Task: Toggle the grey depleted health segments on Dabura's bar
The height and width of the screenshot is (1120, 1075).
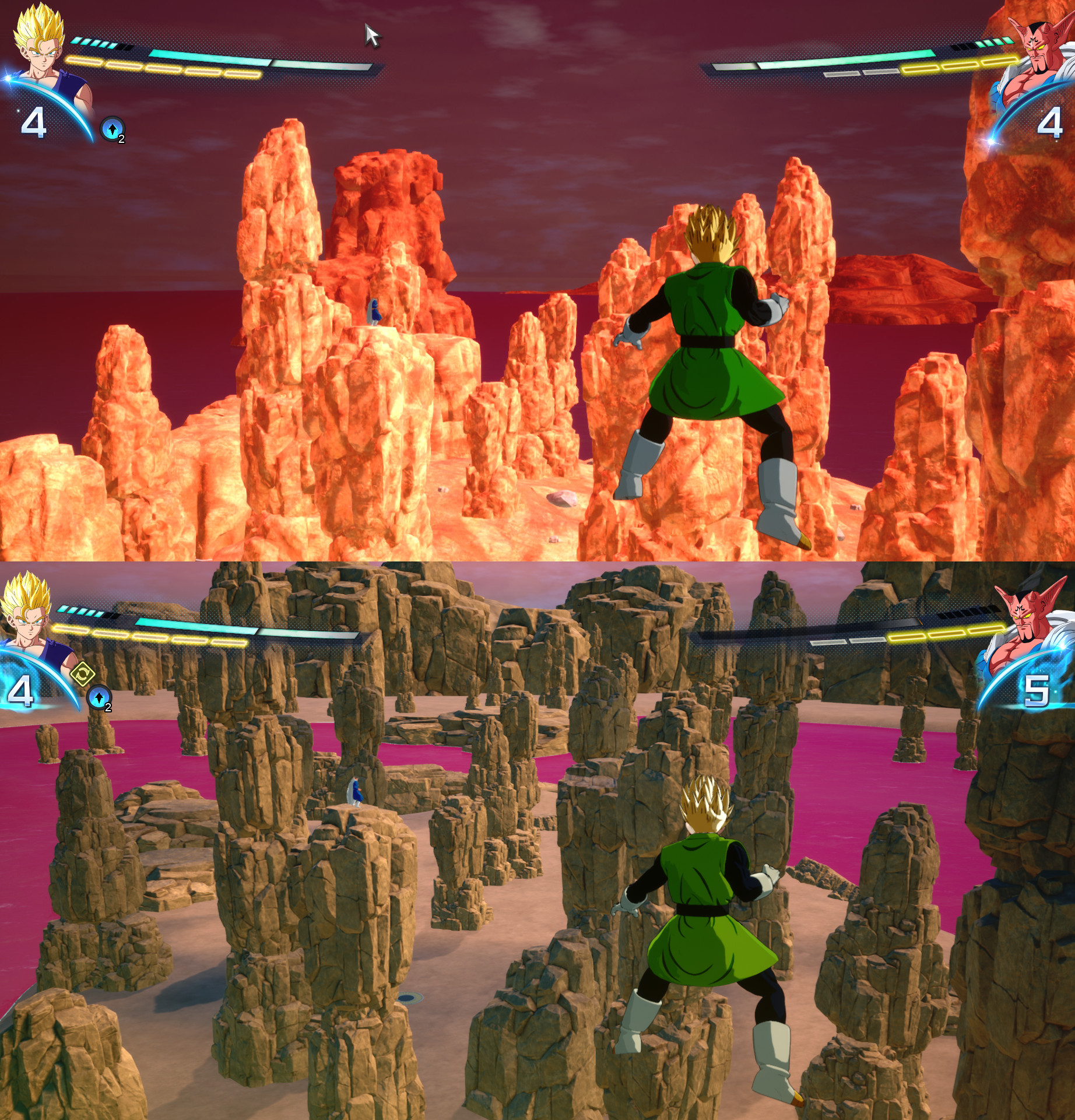Action: 860,72
